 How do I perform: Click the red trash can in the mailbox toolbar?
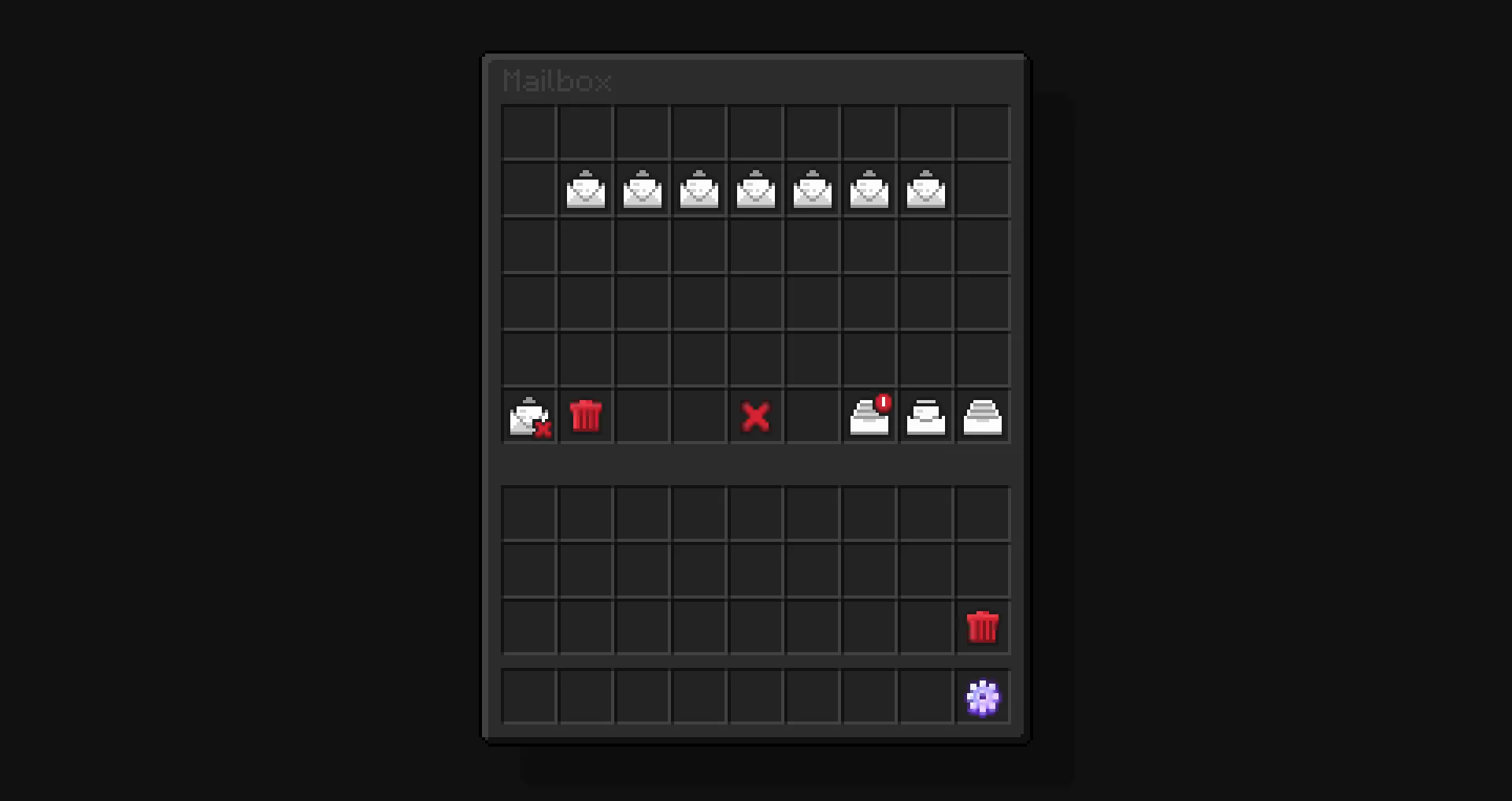coord(586,417)
